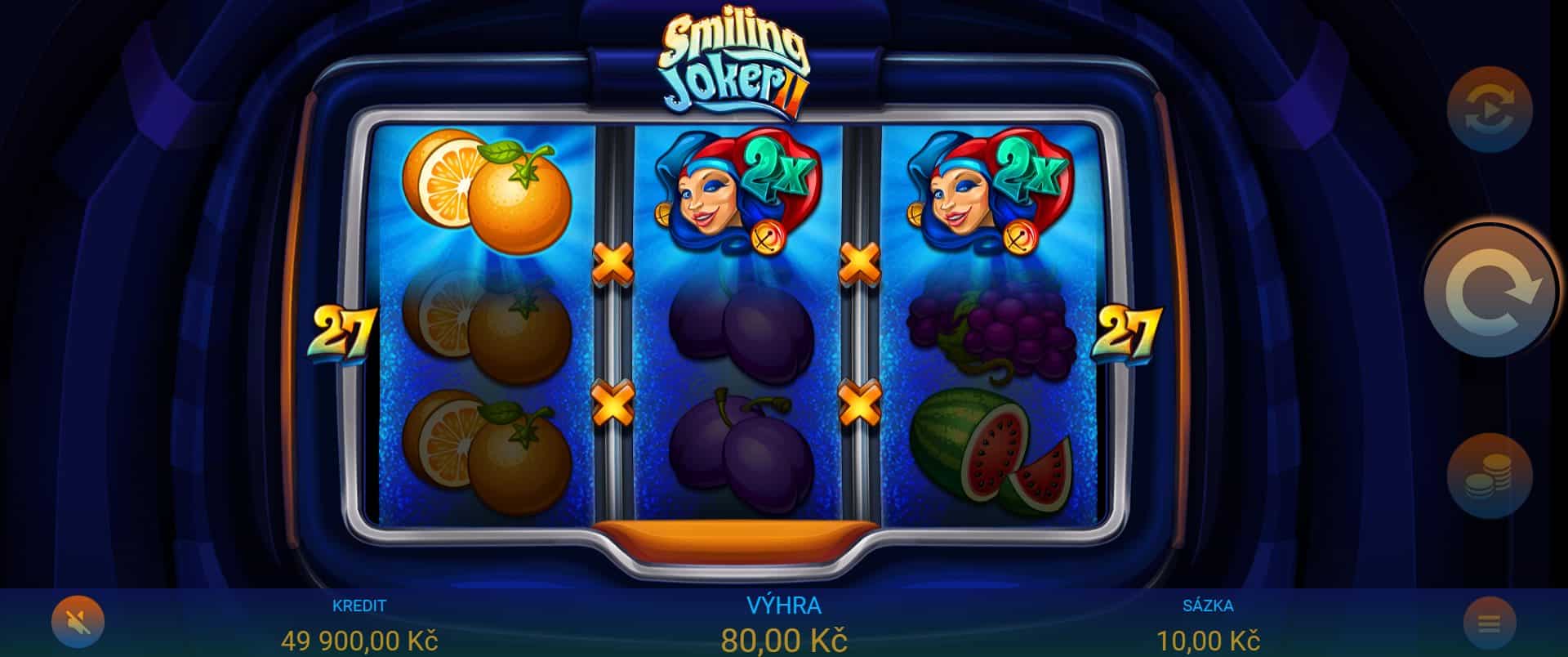1568x657 pixels.
Task: Click the 2x Joker symbol on right reel
Action: click(992, 188)
